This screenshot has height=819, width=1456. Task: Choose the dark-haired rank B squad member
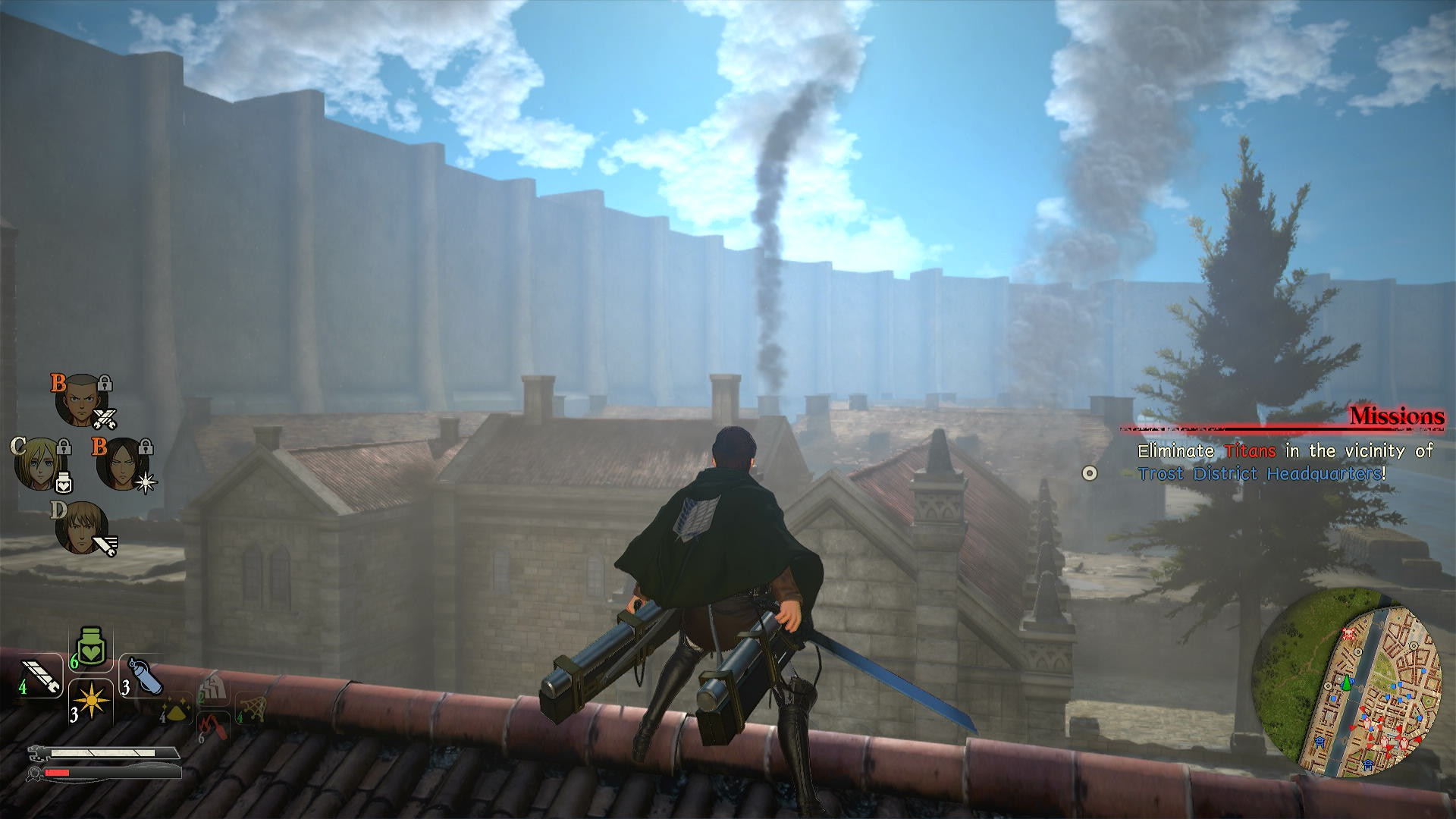click(119, 463)
